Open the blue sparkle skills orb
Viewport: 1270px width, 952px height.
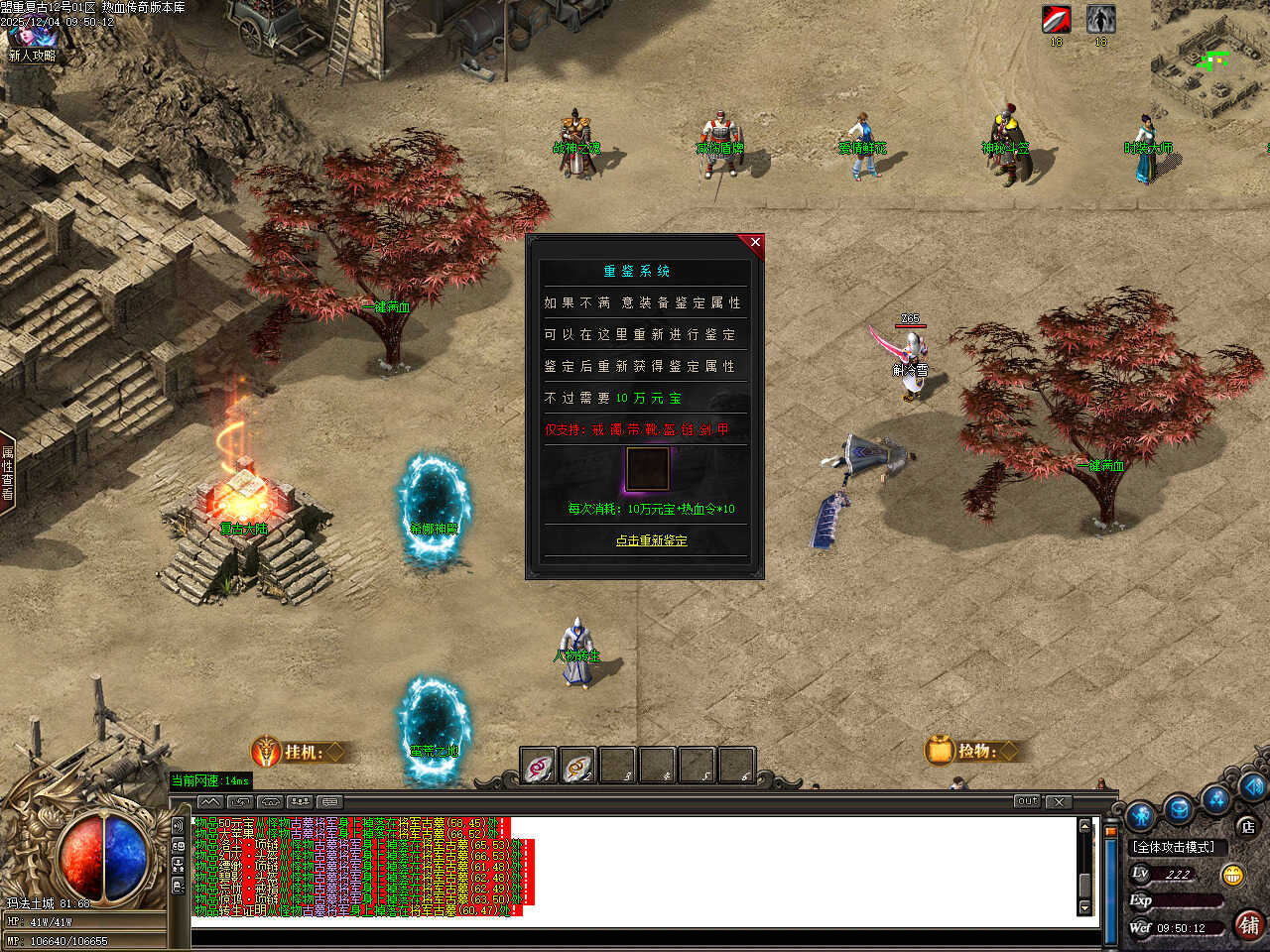point(1216,798)
